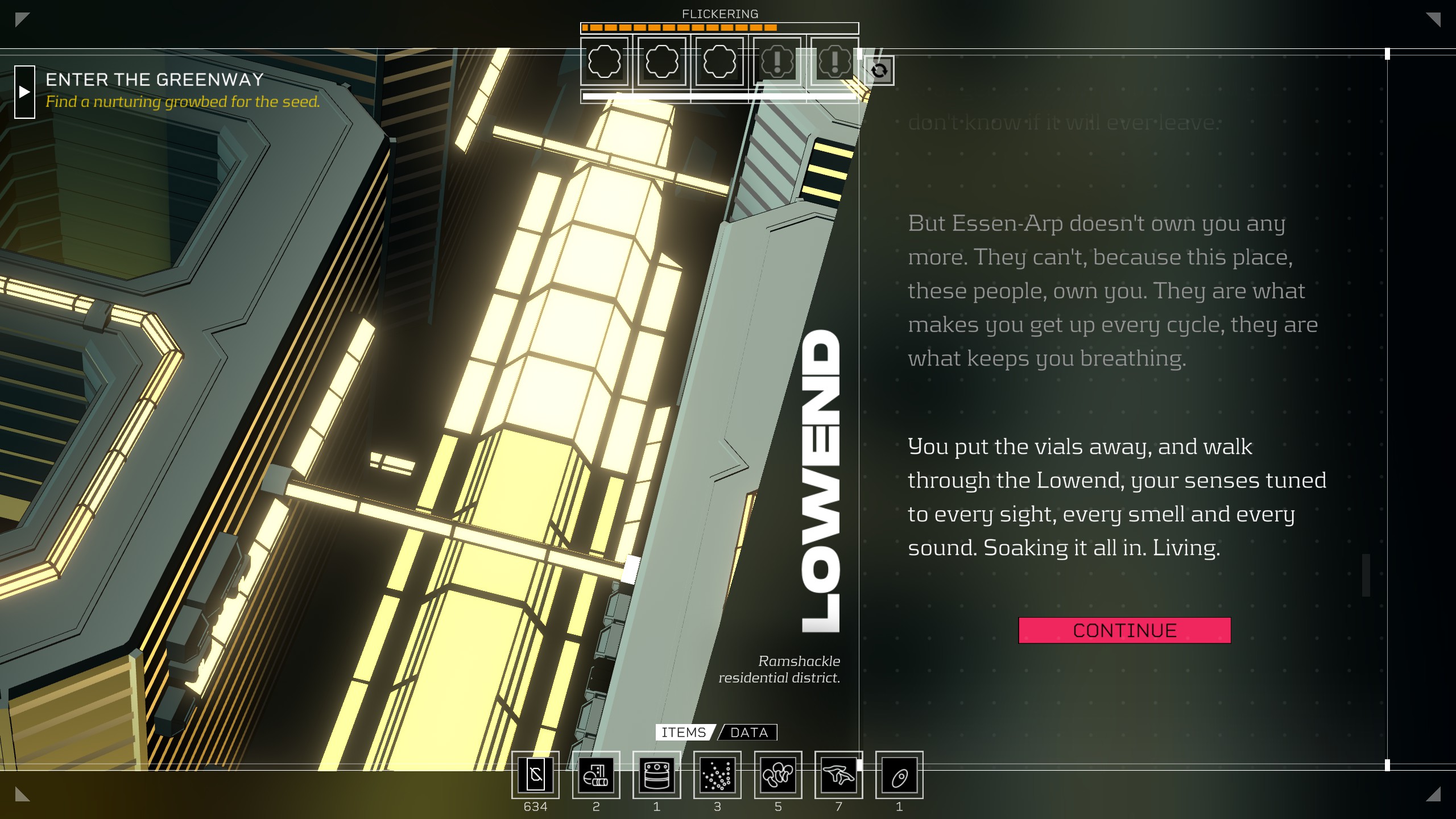This screenshot has width=1456, height=819.
Task: Choose the scattered spores item slot
Action: [x=717, y=775]
